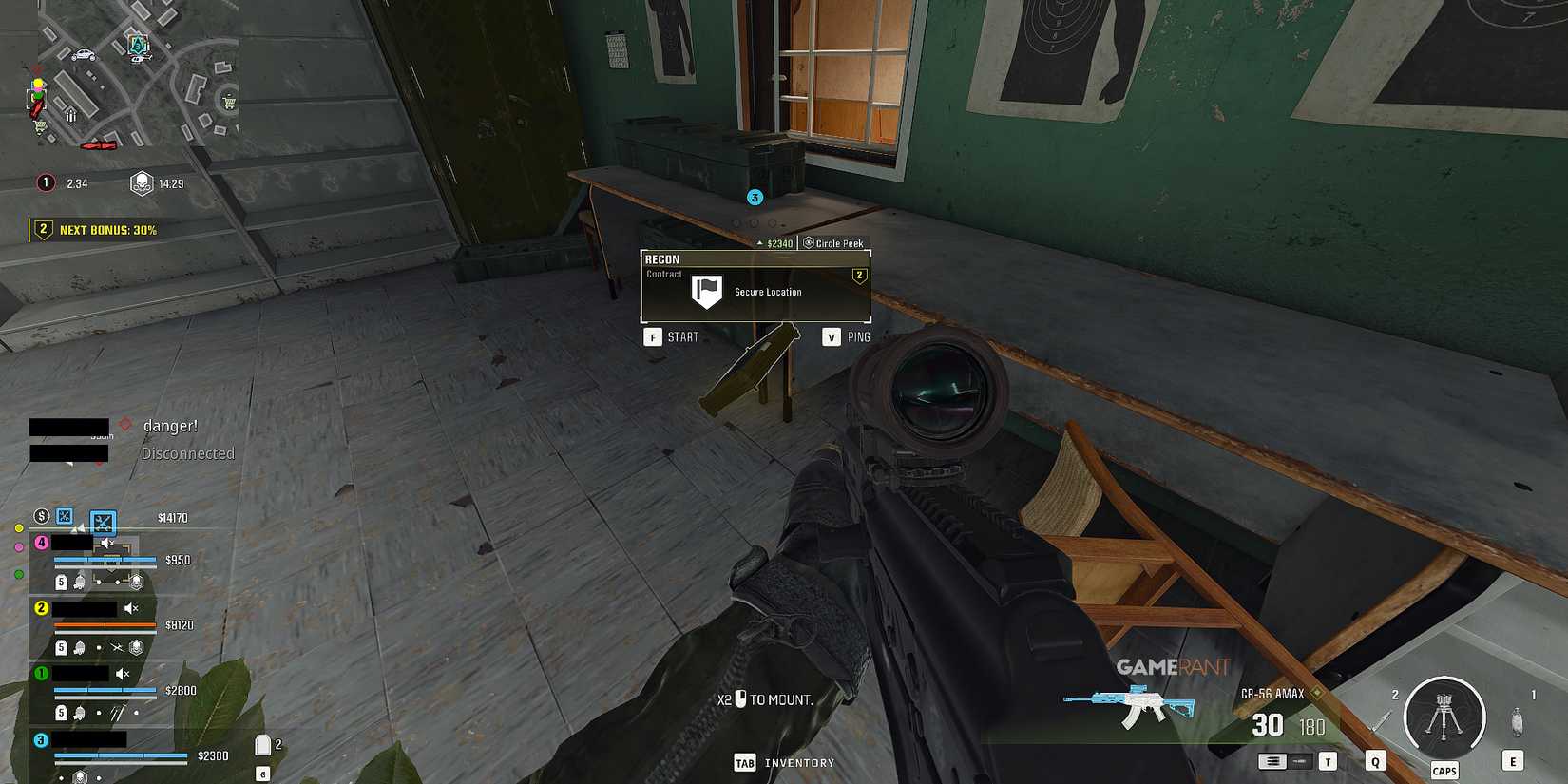This screenshot has height=784, width=1568.
Task: Mute player 2's voice chat
Action: pyautogui.click(x=132, y=609)
